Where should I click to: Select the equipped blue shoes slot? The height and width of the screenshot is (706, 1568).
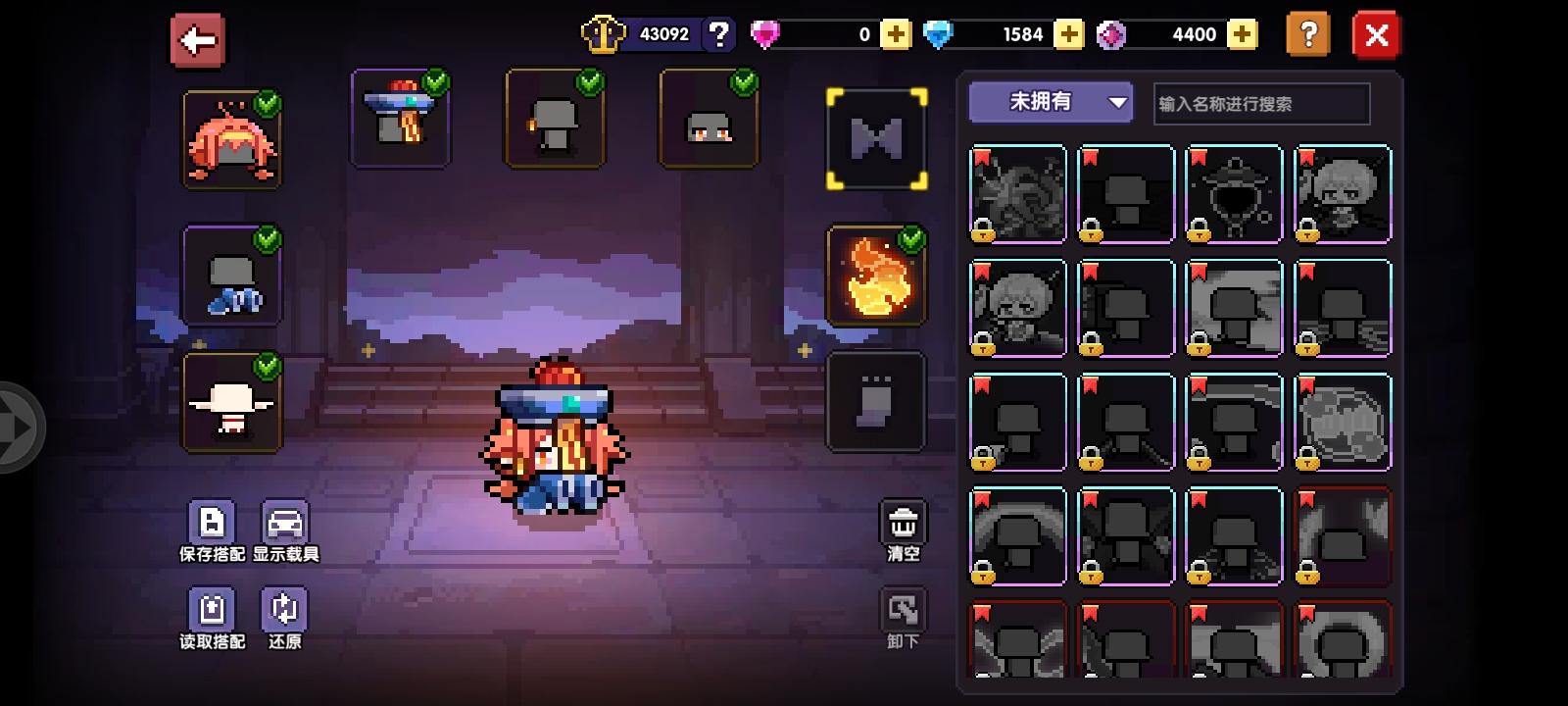[232, 277]
